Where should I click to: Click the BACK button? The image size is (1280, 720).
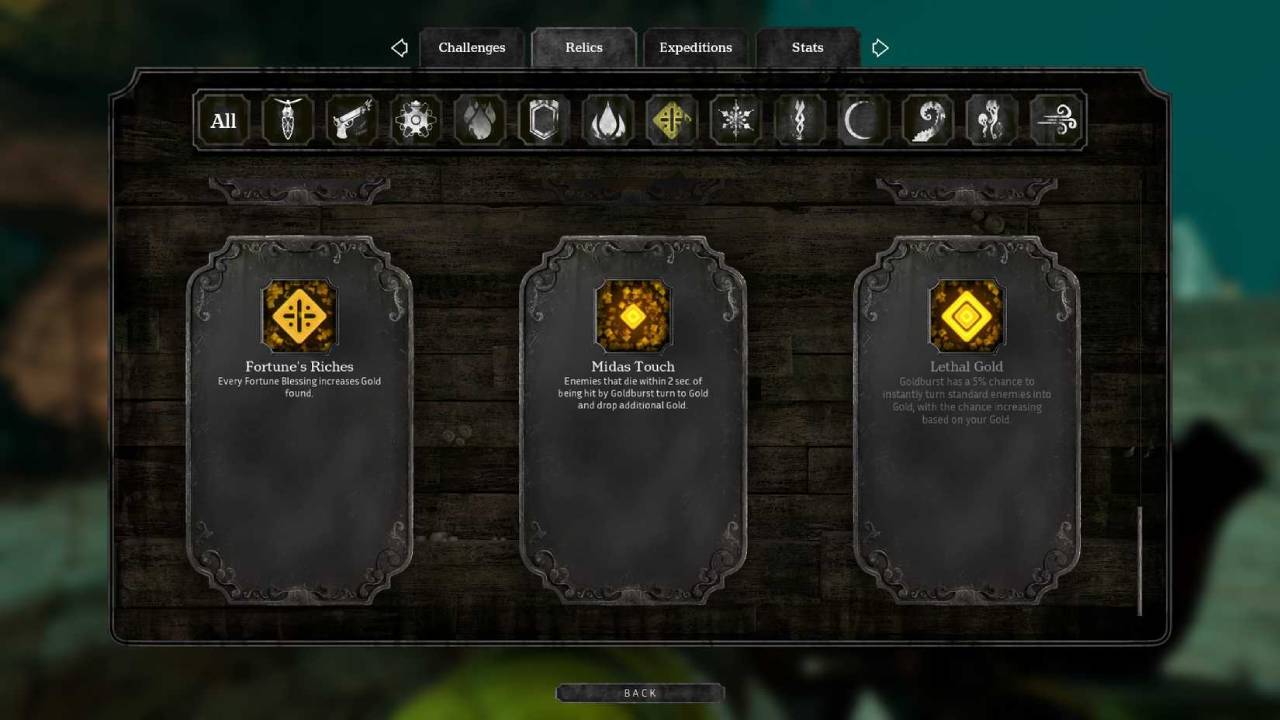(640, 692)
